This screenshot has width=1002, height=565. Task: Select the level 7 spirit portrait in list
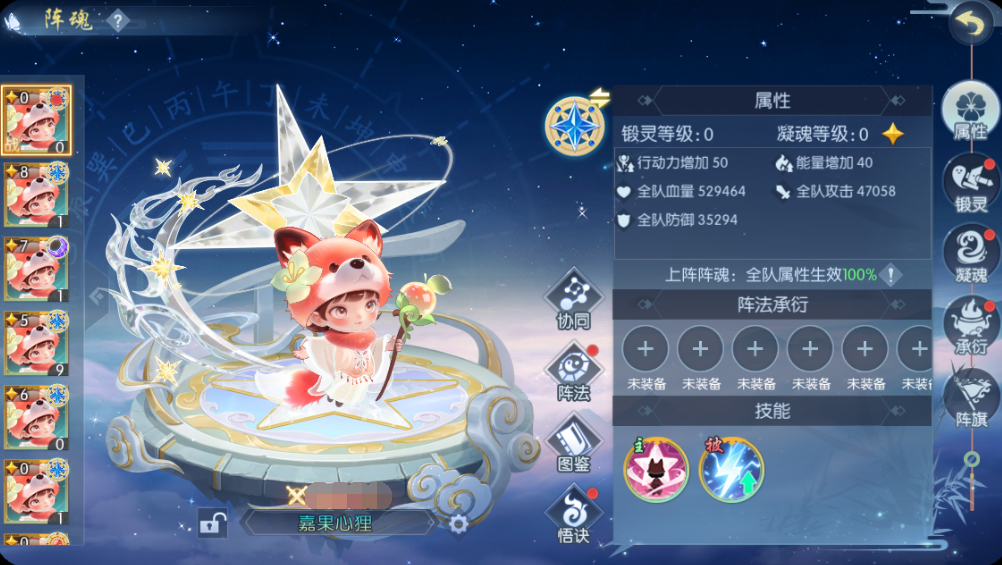(36, 268)
